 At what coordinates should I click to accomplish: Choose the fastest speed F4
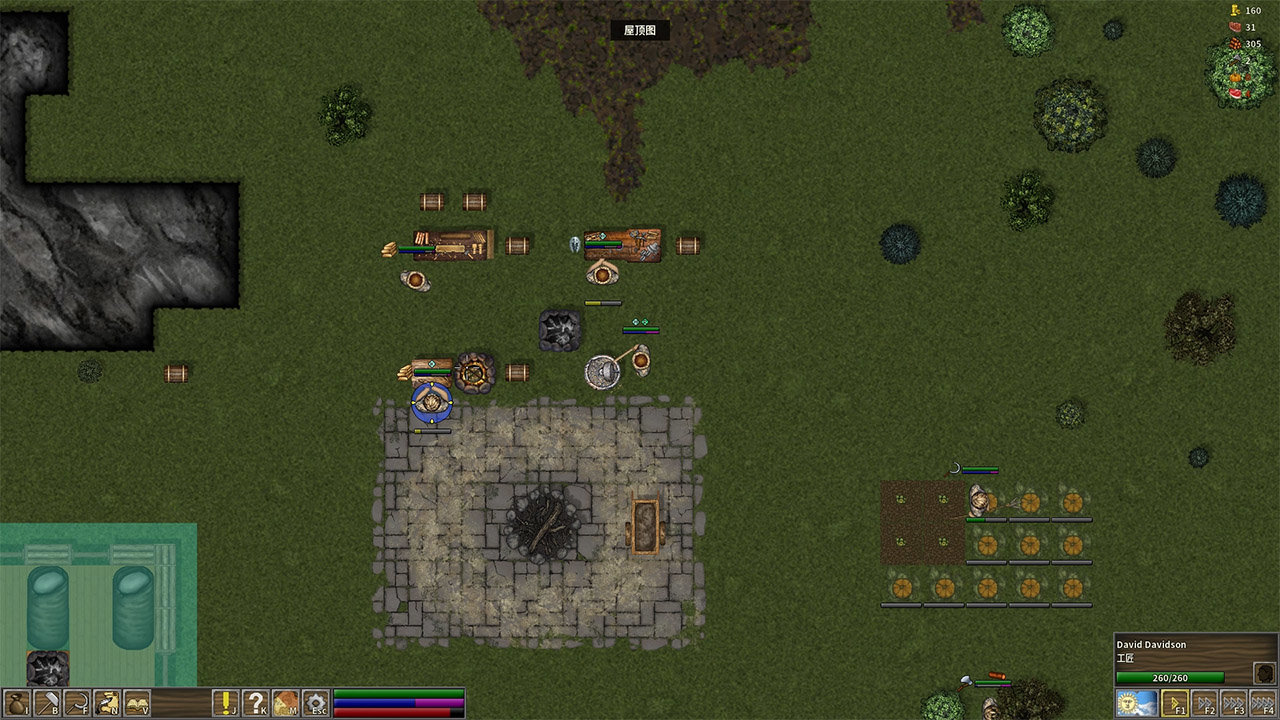pos(1263,703)
